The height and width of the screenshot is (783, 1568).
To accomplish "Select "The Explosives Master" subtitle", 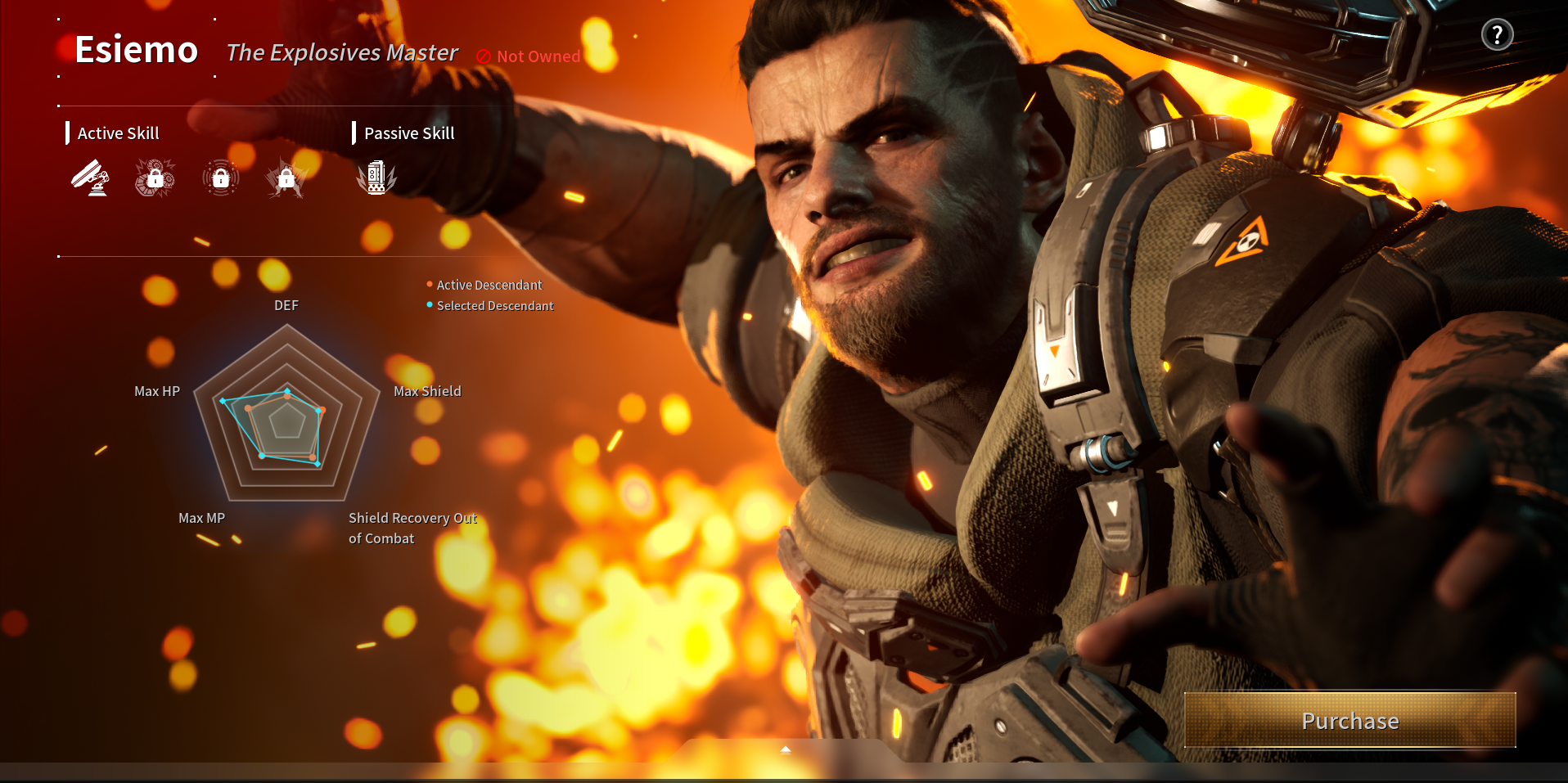I will tap(342, 52).
